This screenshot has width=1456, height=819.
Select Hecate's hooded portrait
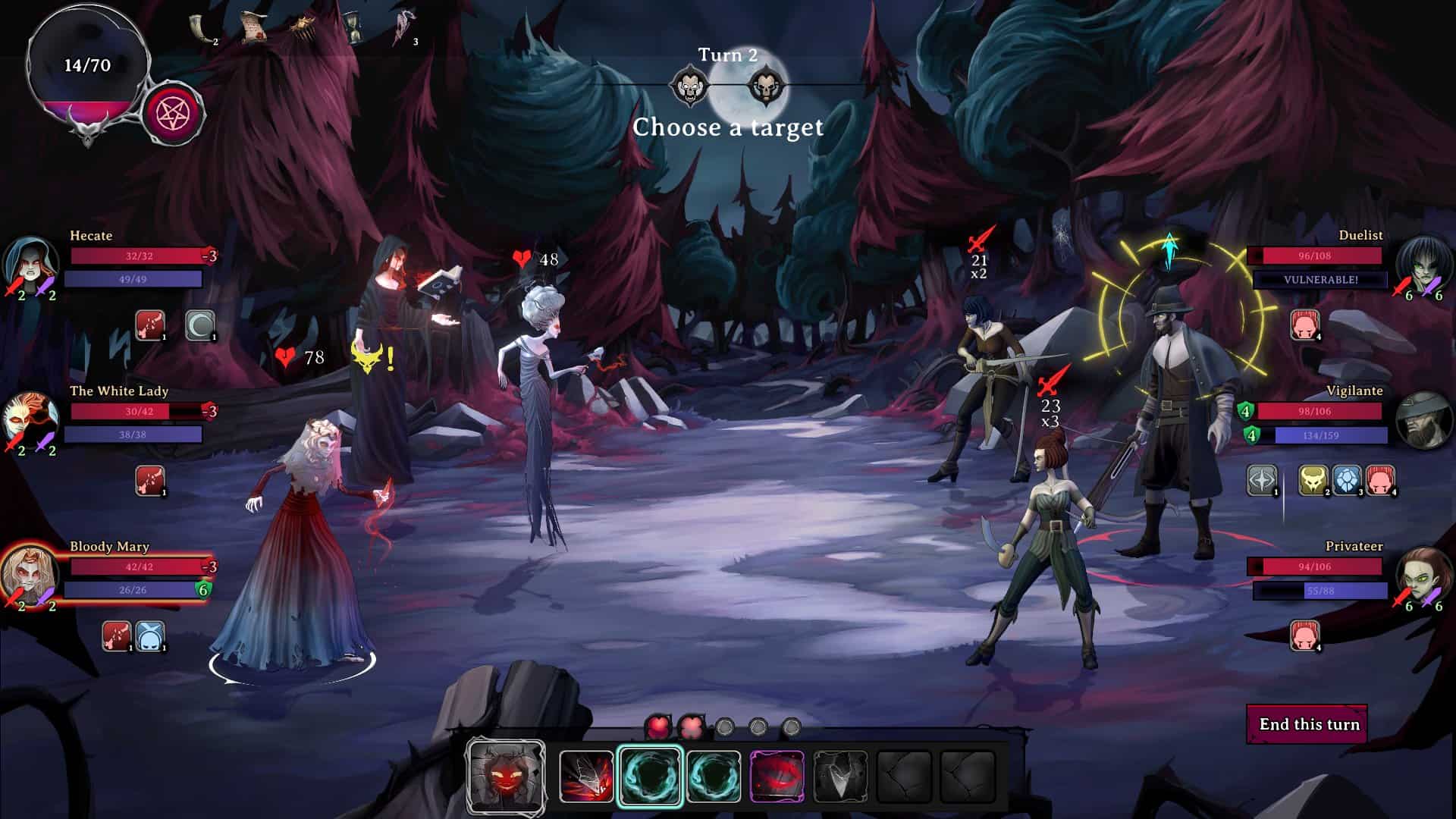point(30,262)
